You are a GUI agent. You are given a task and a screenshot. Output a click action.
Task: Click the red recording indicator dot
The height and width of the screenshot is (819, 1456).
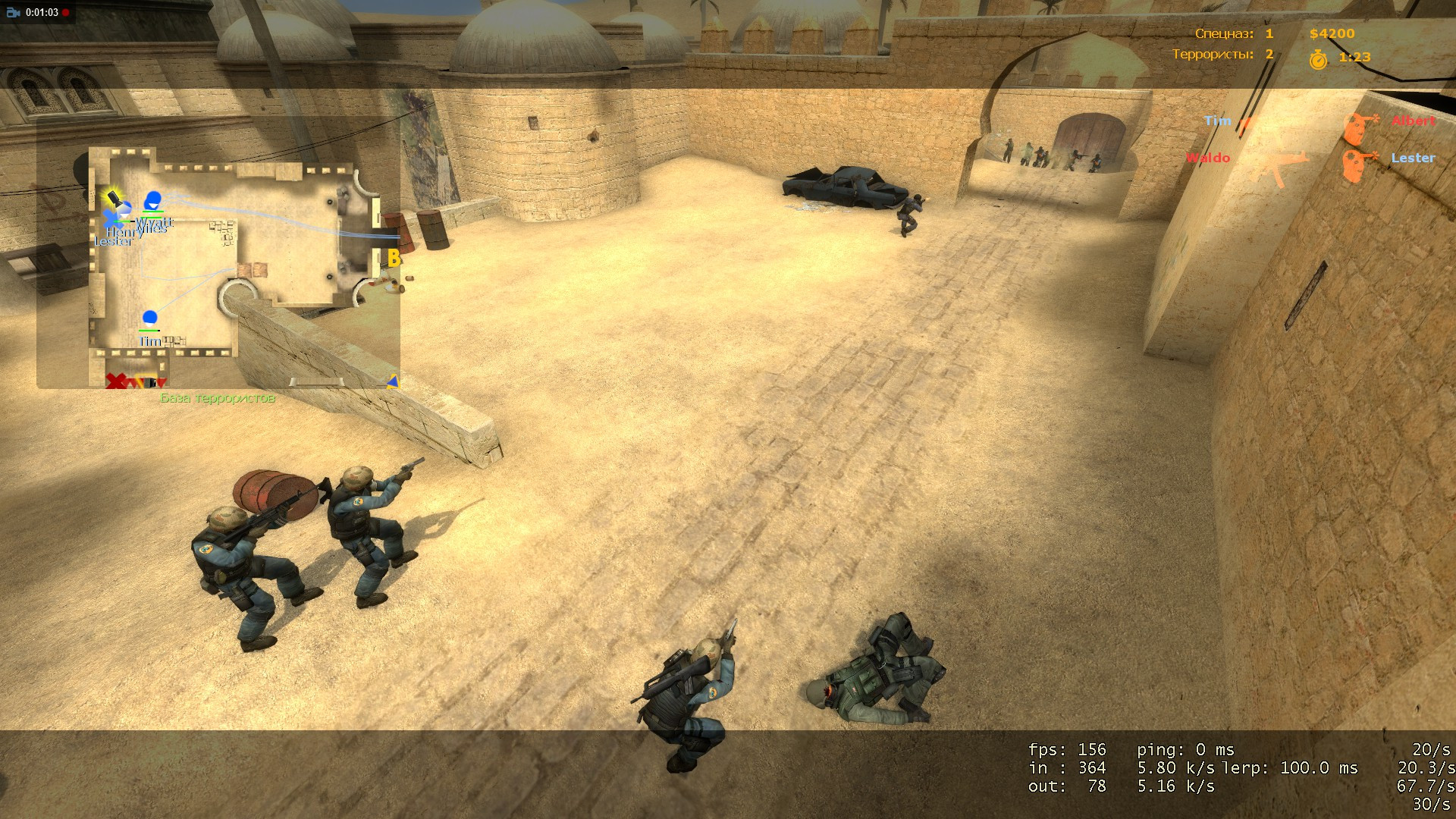[x=65, y=13]
